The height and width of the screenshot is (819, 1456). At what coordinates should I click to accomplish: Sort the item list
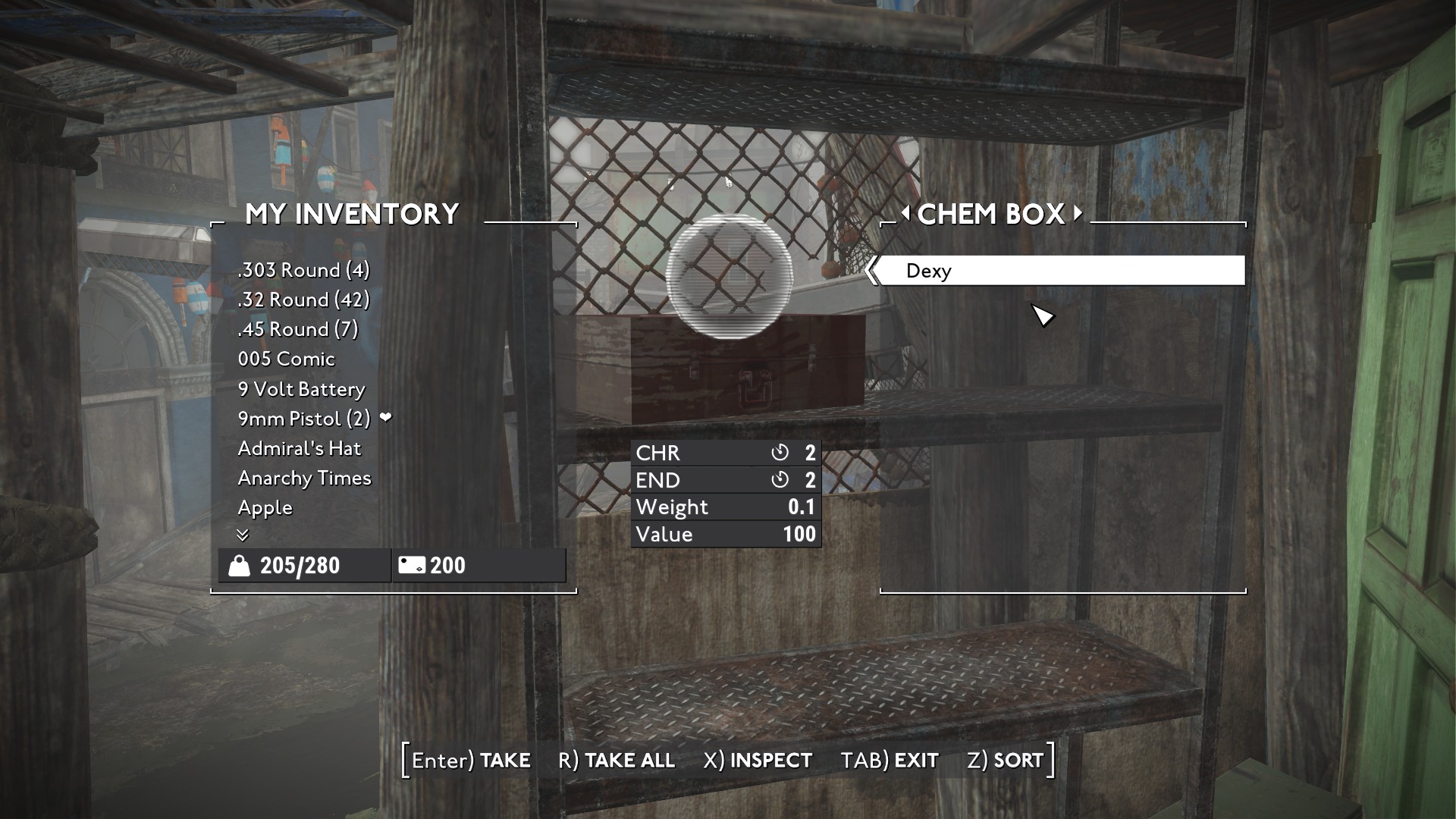click(x=1005, y=760)
